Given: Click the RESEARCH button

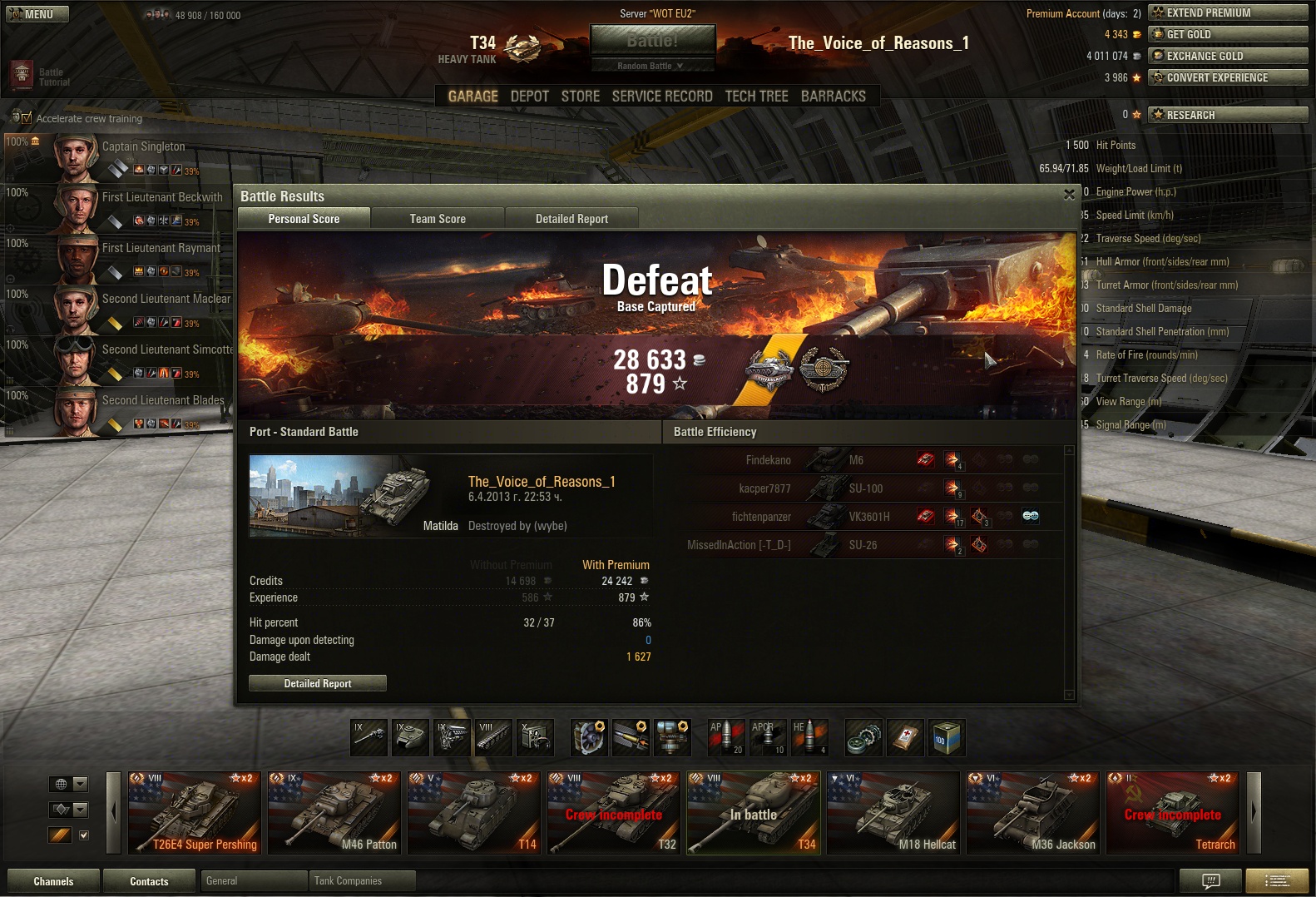Looking at the screenshot, I should (1227, 115).
